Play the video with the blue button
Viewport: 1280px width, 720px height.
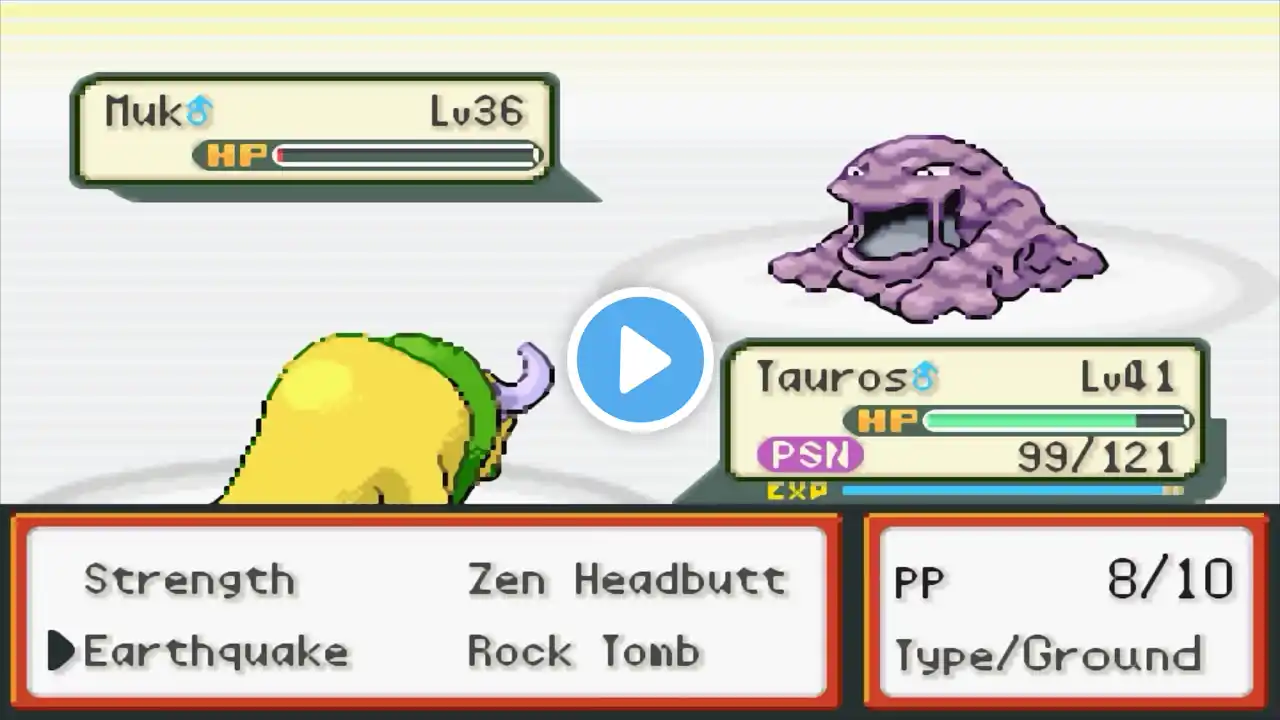[640, 359]
